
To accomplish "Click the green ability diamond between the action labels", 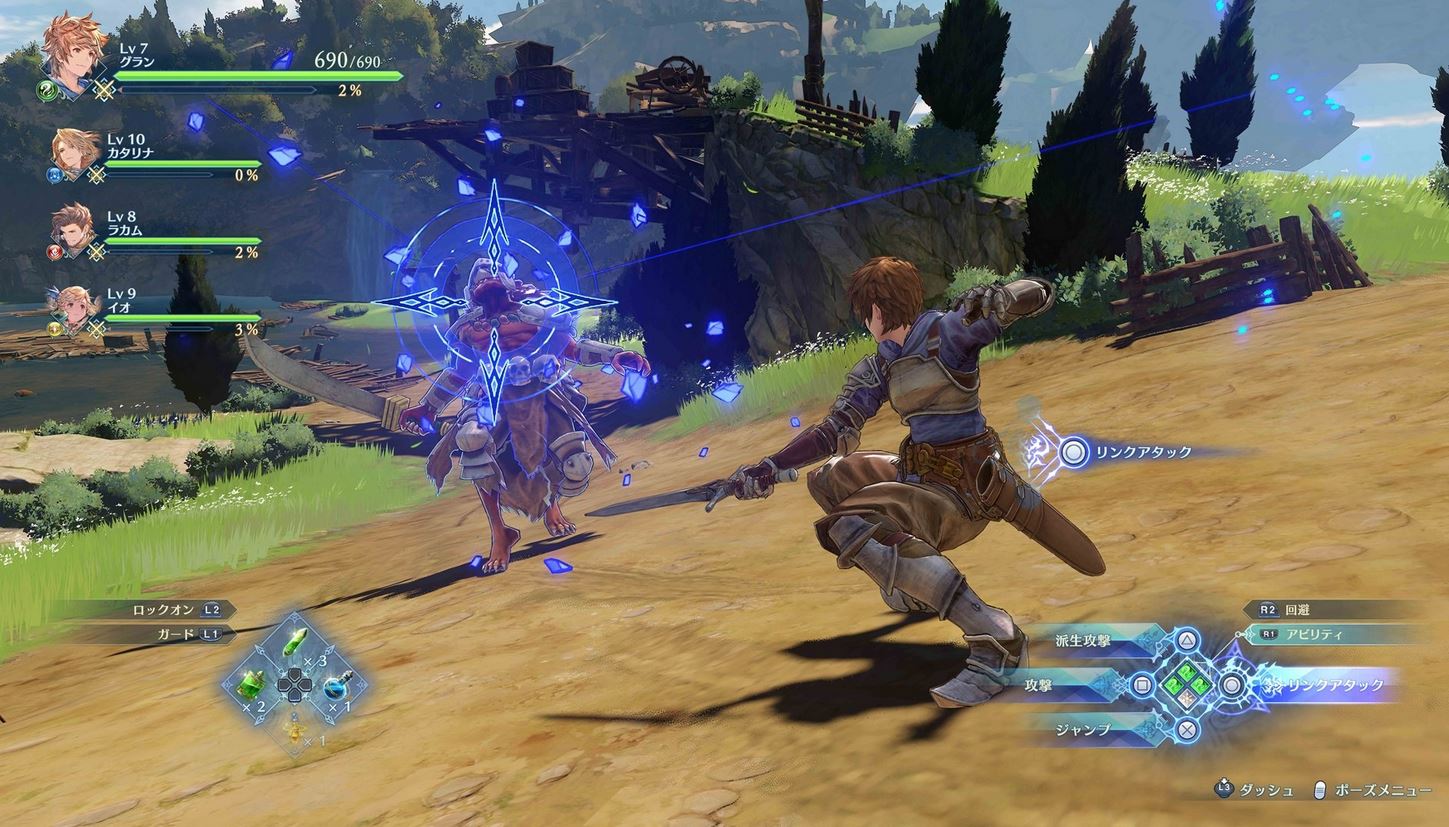I will (x=1185, y=685).
